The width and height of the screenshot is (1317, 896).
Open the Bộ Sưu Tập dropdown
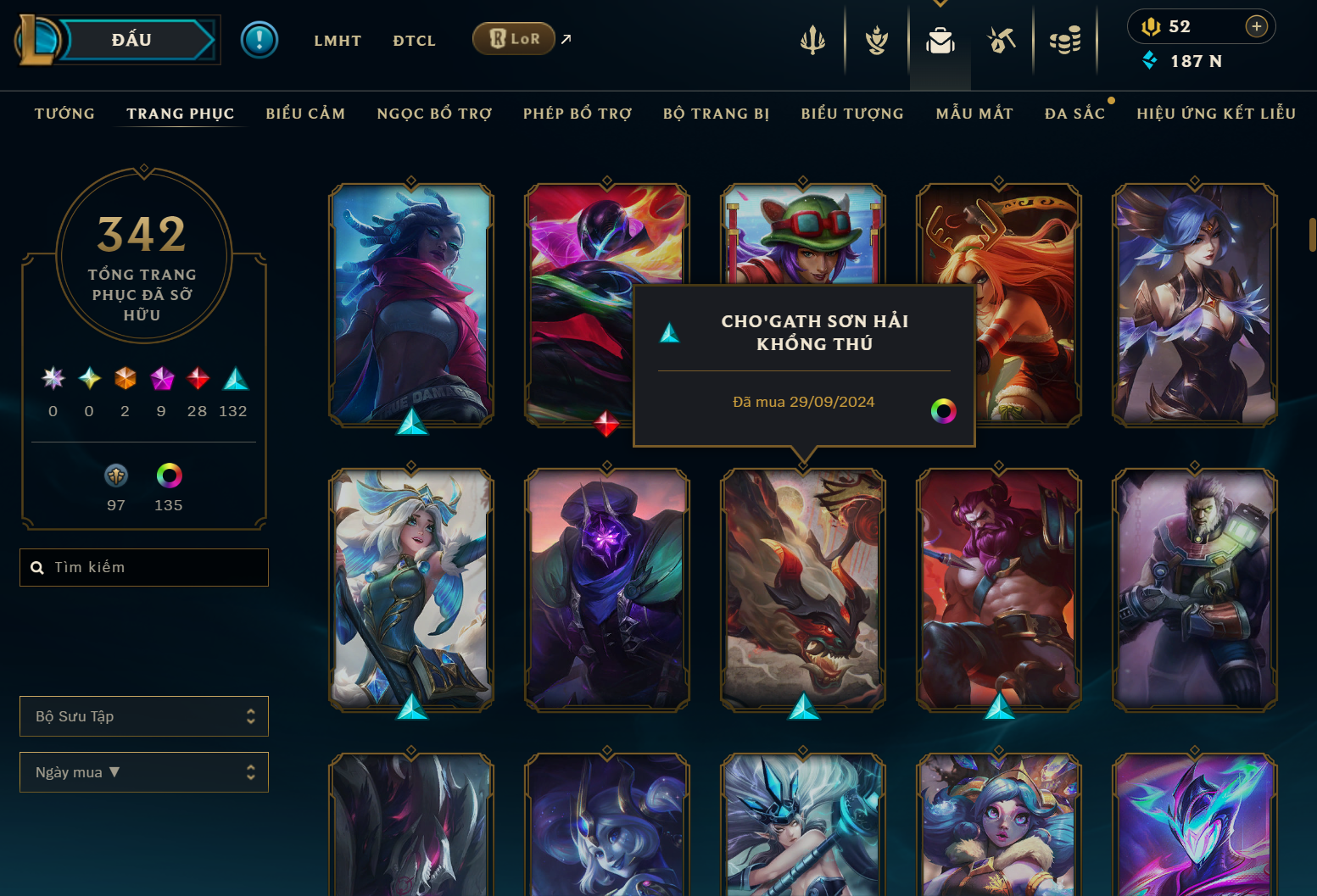(x=143, y=715)
